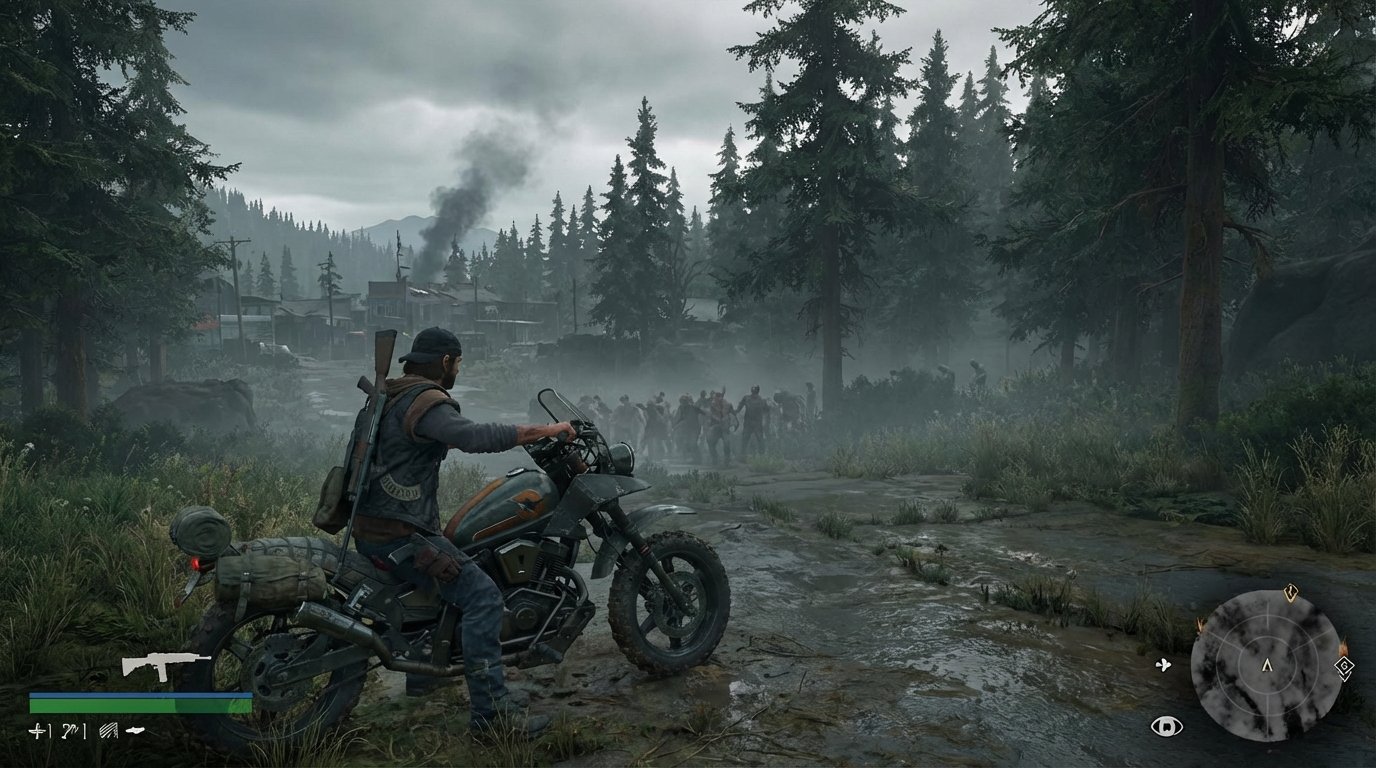Image resolution: width=1376 pixels, height=768 pixels.
Task: Click the crafting materials icon
Action: click(x=108, y=730)
